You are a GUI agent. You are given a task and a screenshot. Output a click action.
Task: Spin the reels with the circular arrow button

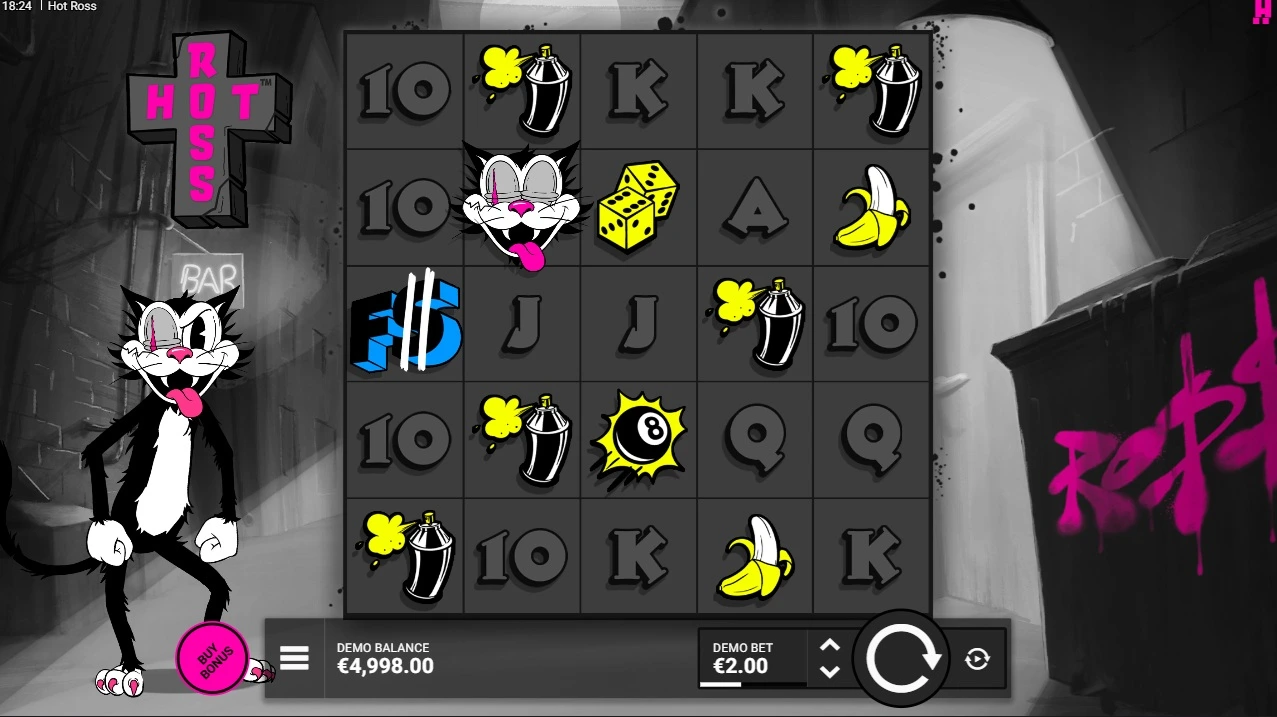click(903, 659)
